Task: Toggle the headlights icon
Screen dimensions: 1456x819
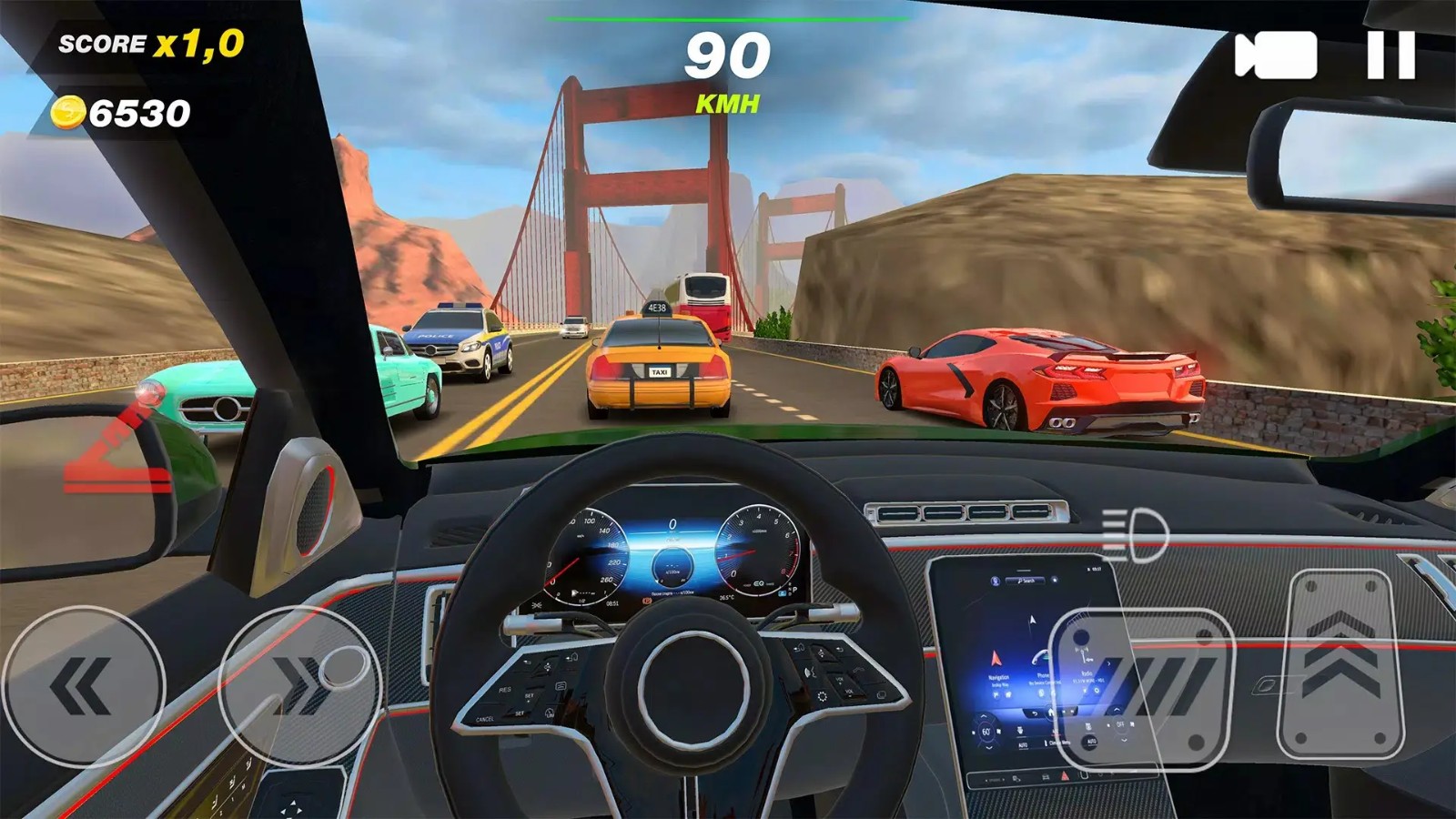Action: pos(1135,534)
